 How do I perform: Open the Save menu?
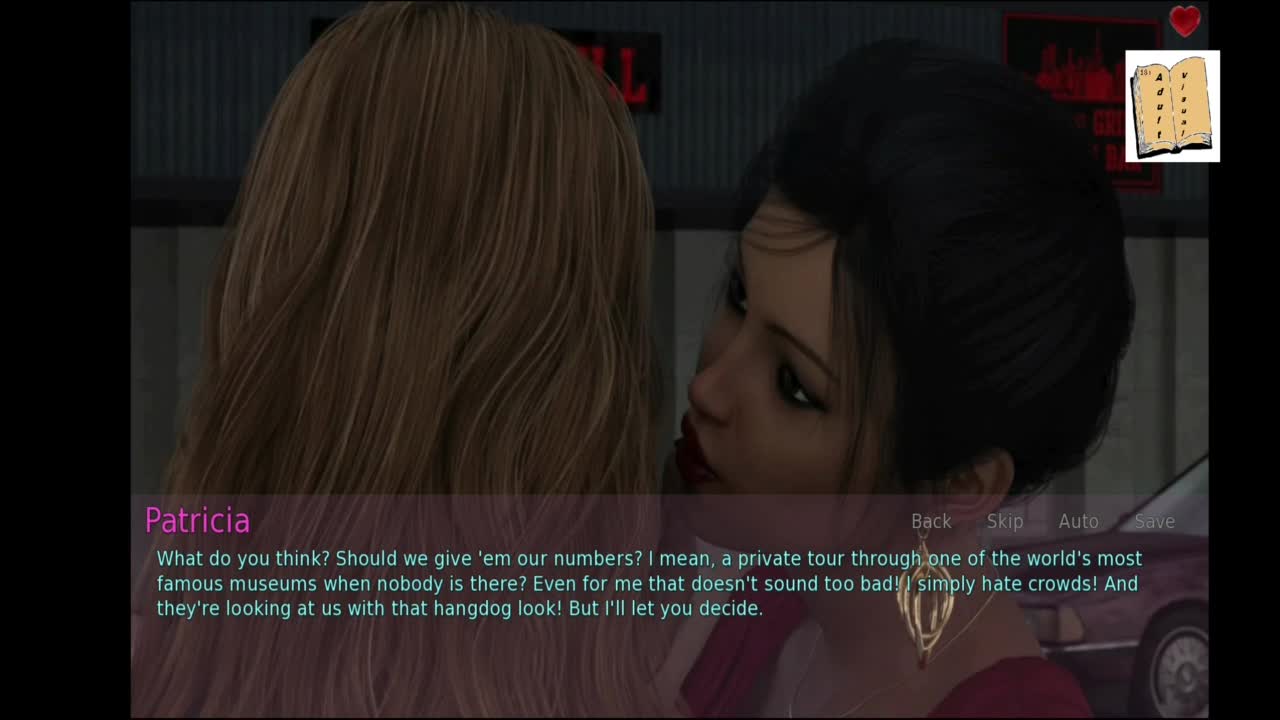tap(1154, 521)
